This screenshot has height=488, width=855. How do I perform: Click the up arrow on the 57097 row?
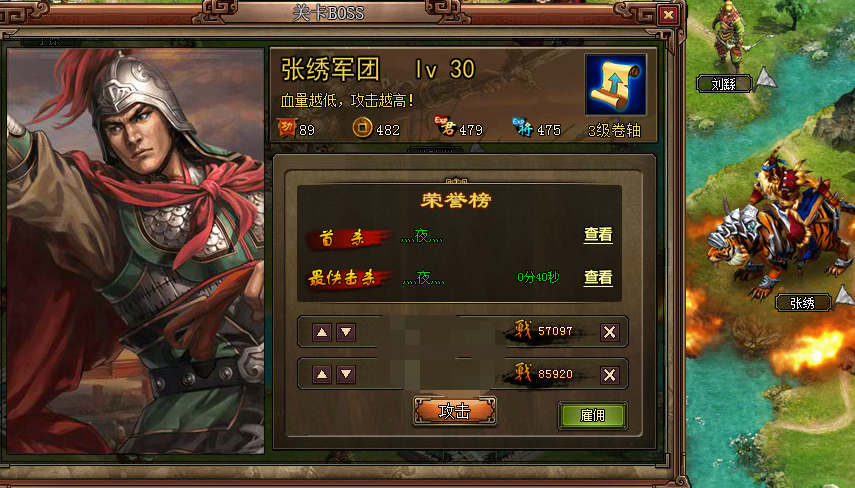(x=323, y=332)
